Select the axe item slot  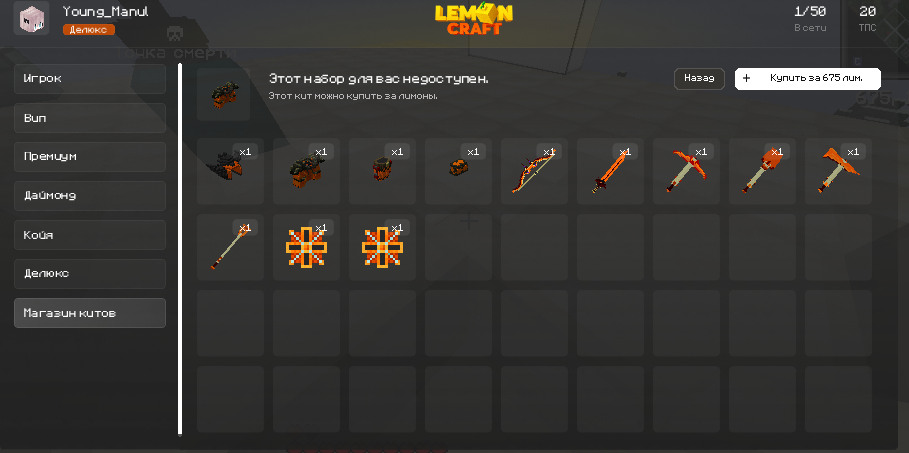(838, 171)
